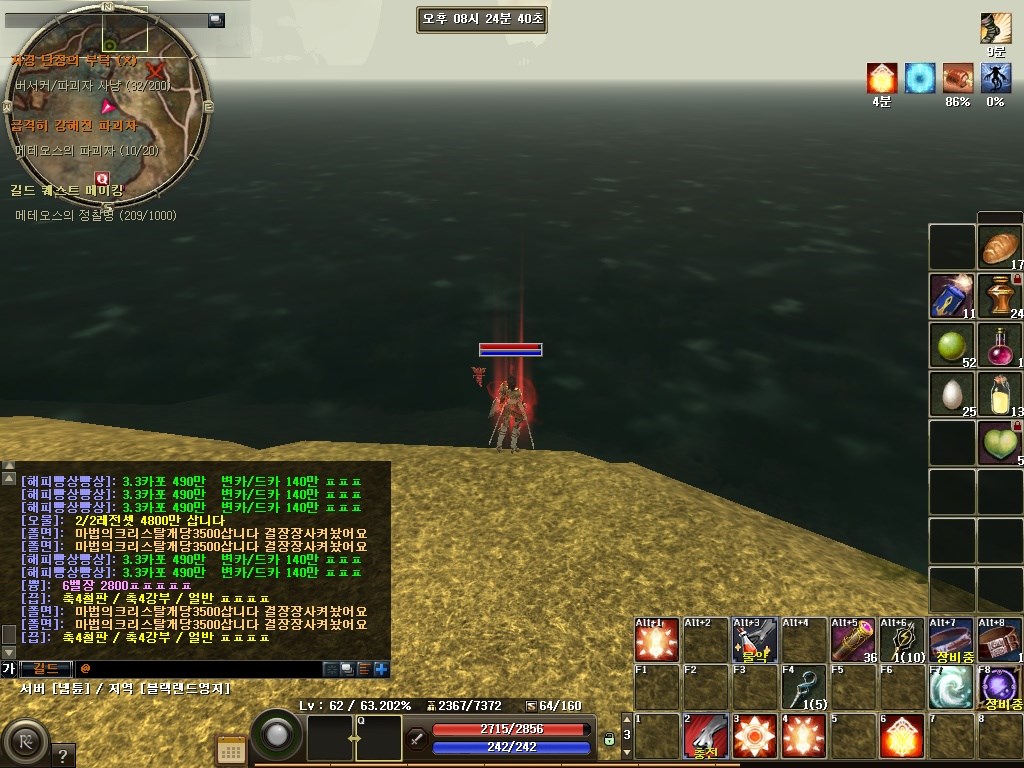
Task: Use the blue scroll item
Action: coord(952,296)
